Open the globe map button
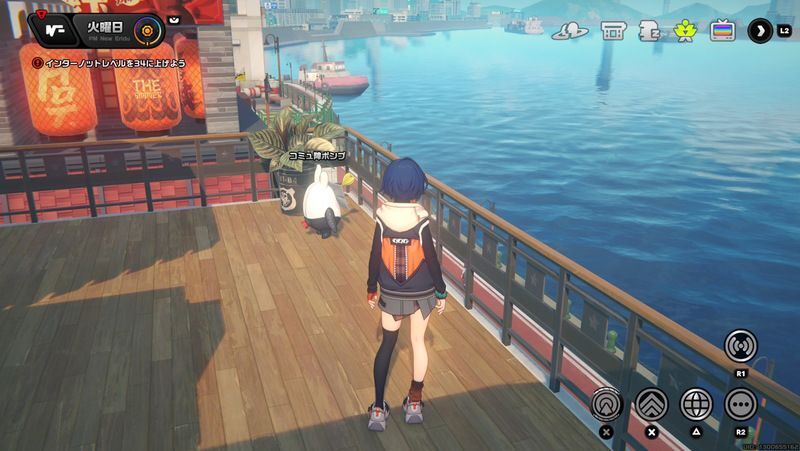 pos(696,404)
